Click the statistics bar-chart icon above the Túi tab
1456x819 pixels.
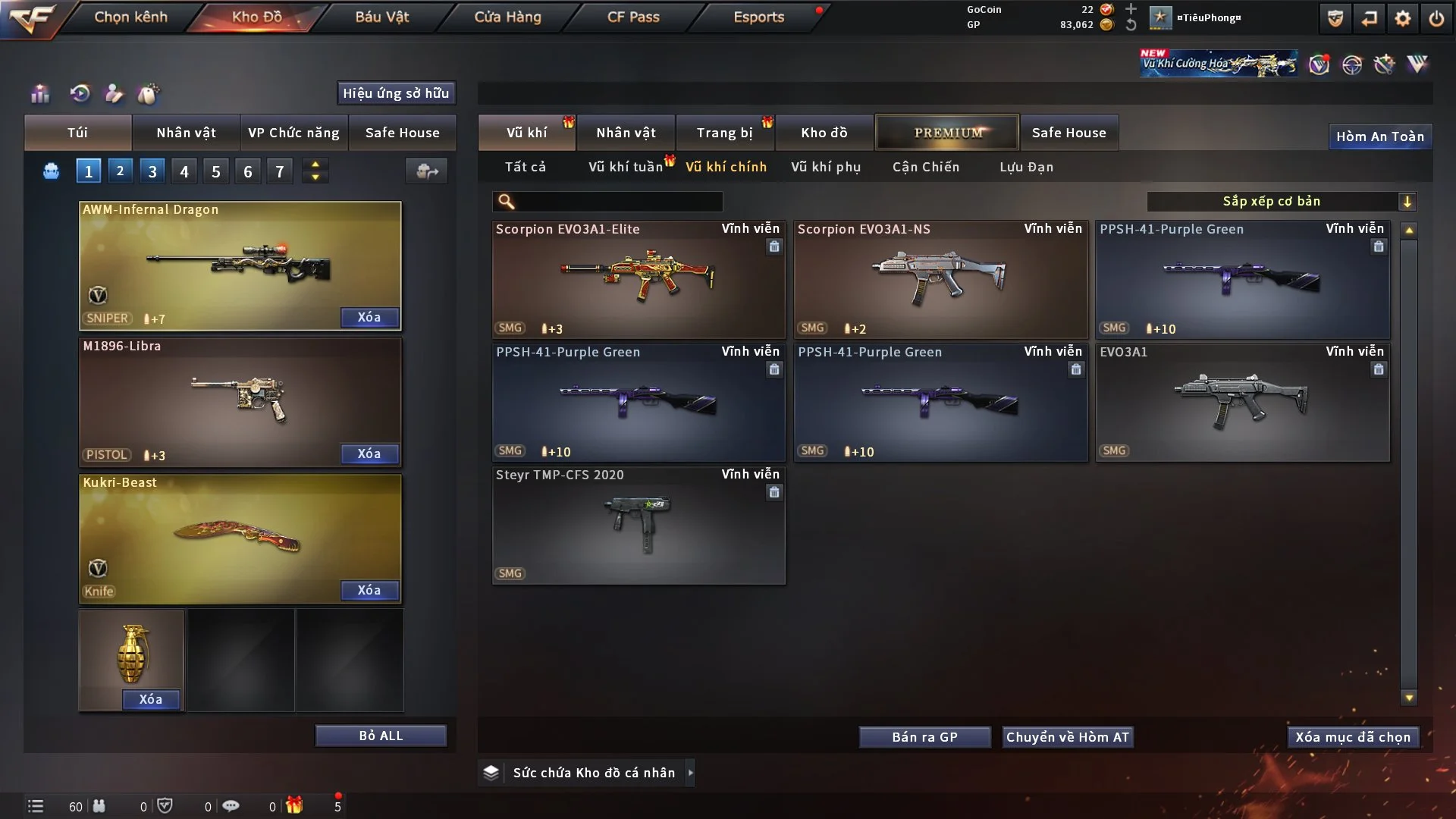click(39, 93)
